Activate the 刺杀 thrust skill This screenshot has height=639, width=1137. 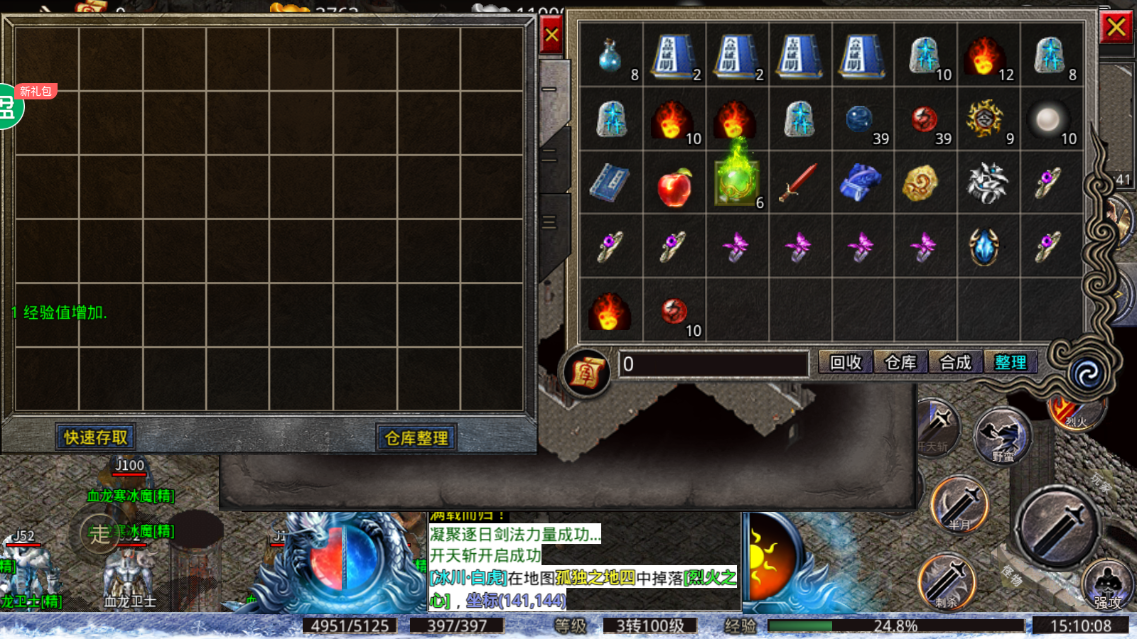[945, 580]
